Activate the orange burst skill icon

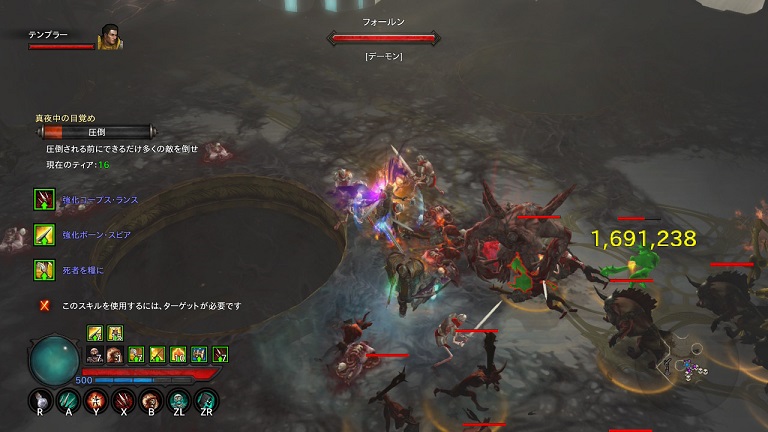97,401
